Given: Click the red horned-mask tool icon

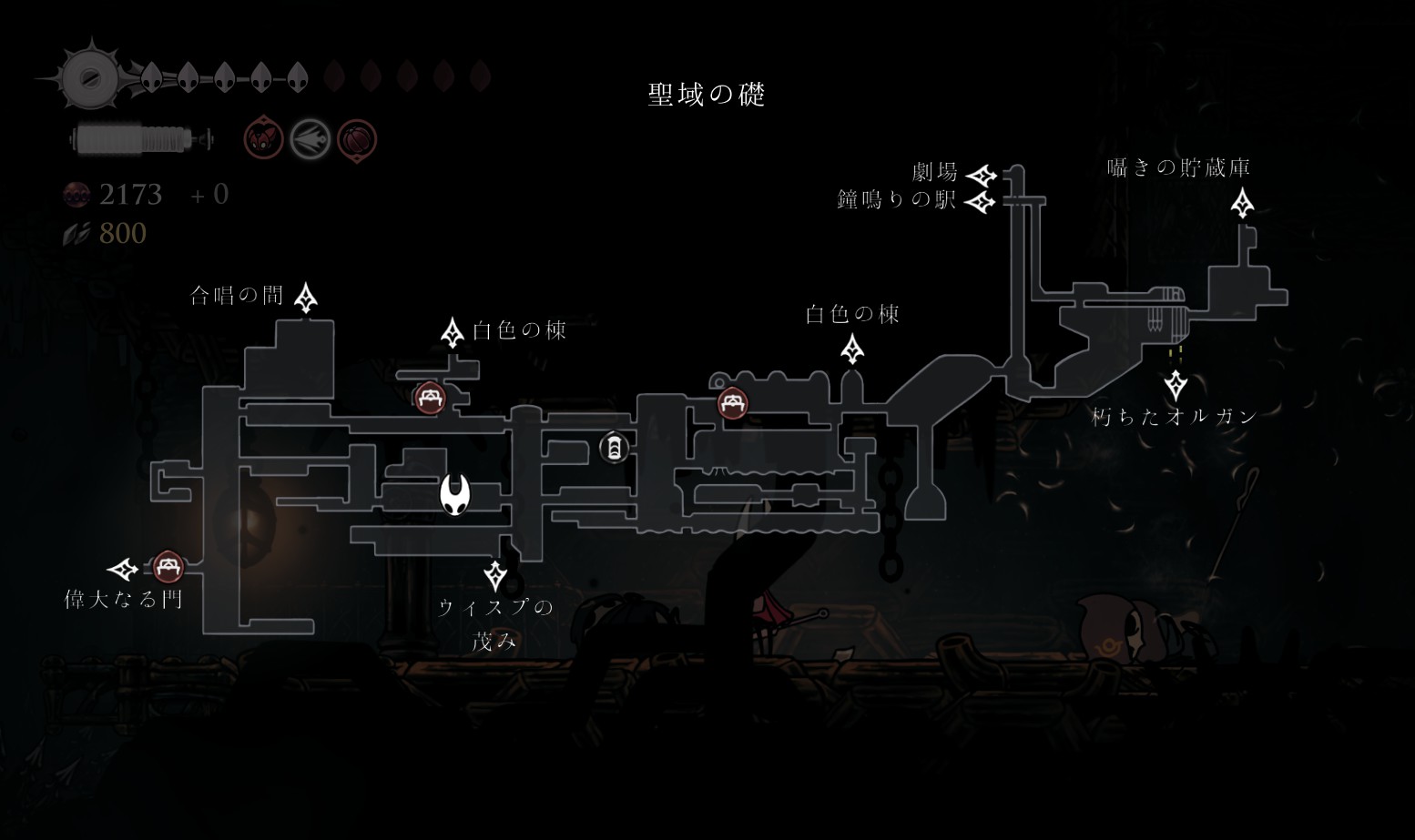Looking at the screenshot, I should pos(263,140).
